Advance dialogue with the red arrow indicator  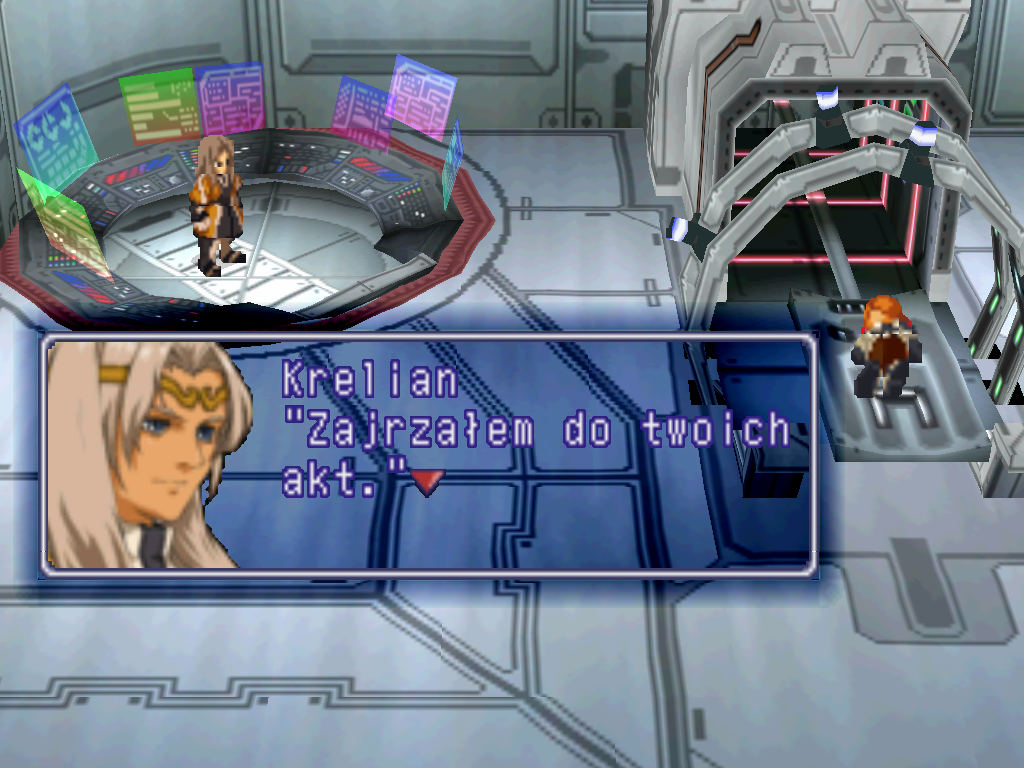point(427,483)
